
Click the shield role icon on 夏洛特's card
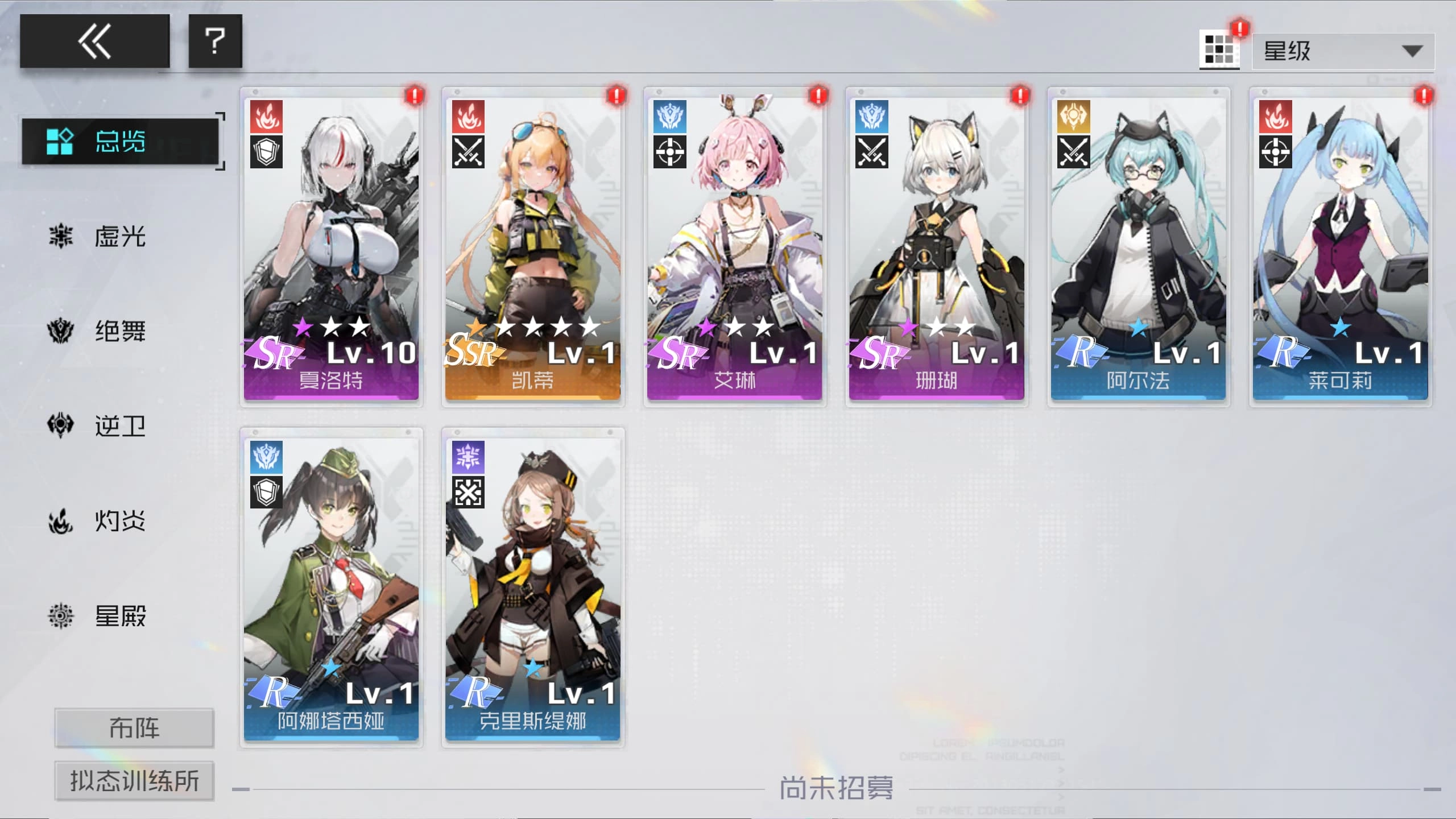point(267,152)
